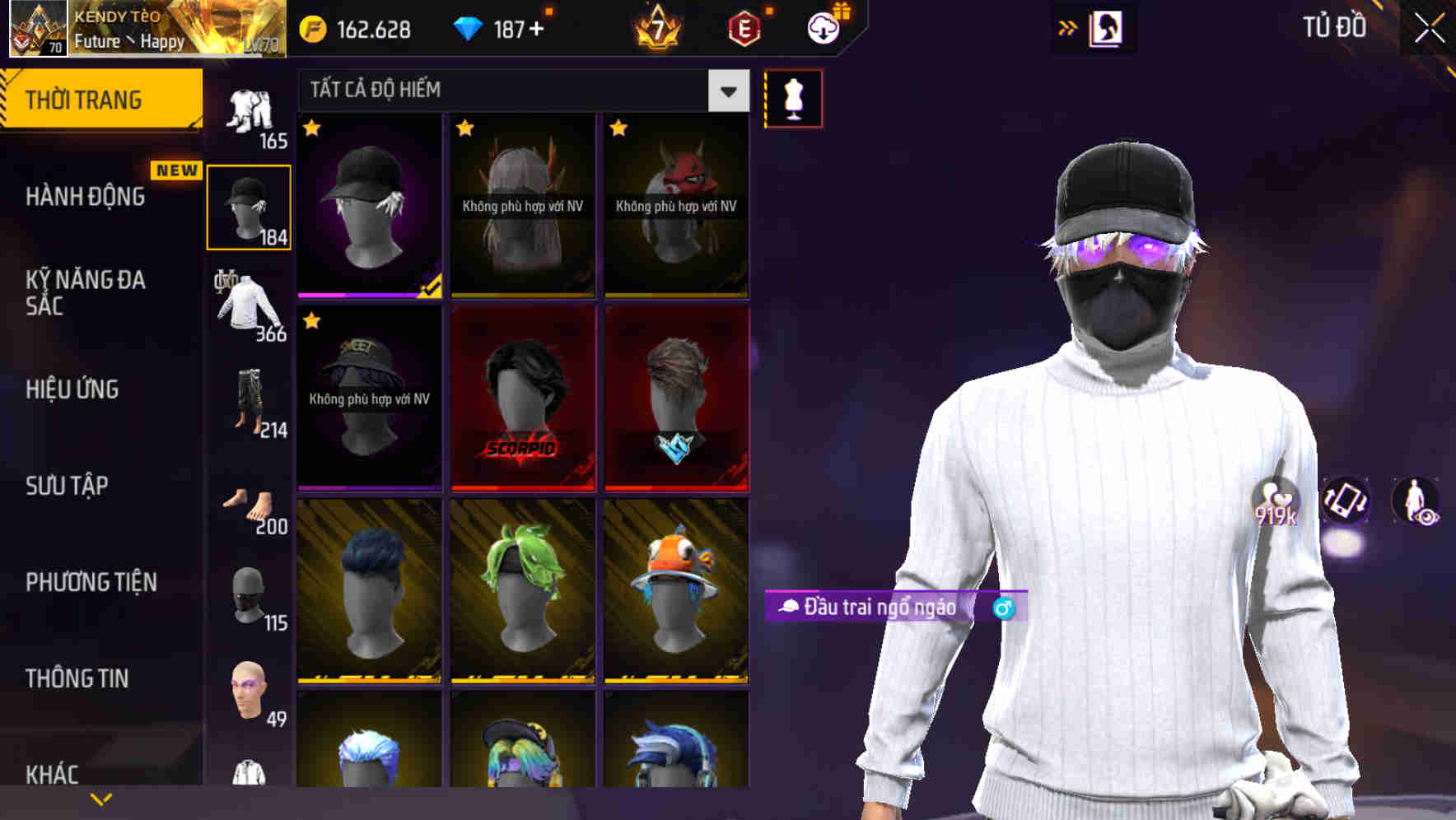Expand the sidebar with the bottom chevron
The image size is (1456, 820).
click(101, 797)
